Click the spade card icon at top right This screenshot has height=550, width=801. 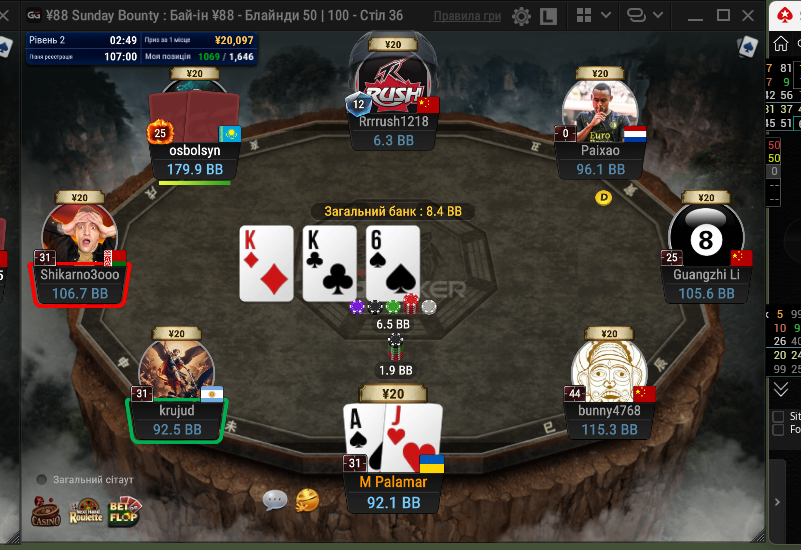(746, 46)
